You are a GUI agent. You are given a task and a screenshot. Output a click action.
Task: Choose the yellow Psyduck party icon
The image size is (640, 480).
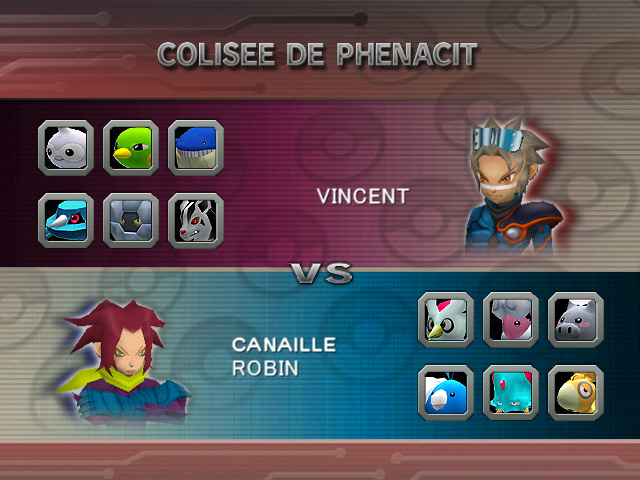coord(575,391)
